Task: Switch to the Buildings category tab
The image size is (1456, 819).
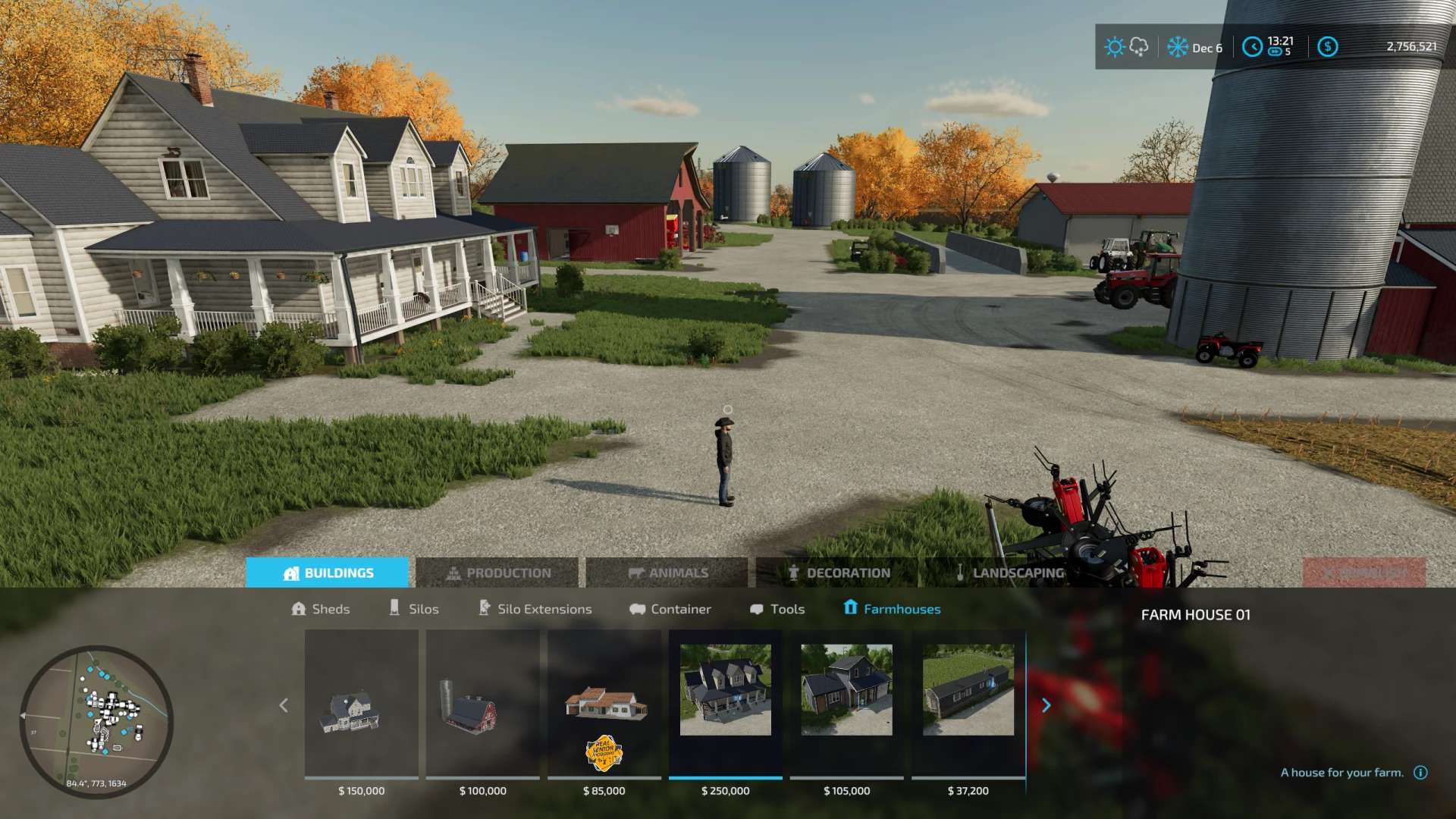Action: (x=328, y=573)
